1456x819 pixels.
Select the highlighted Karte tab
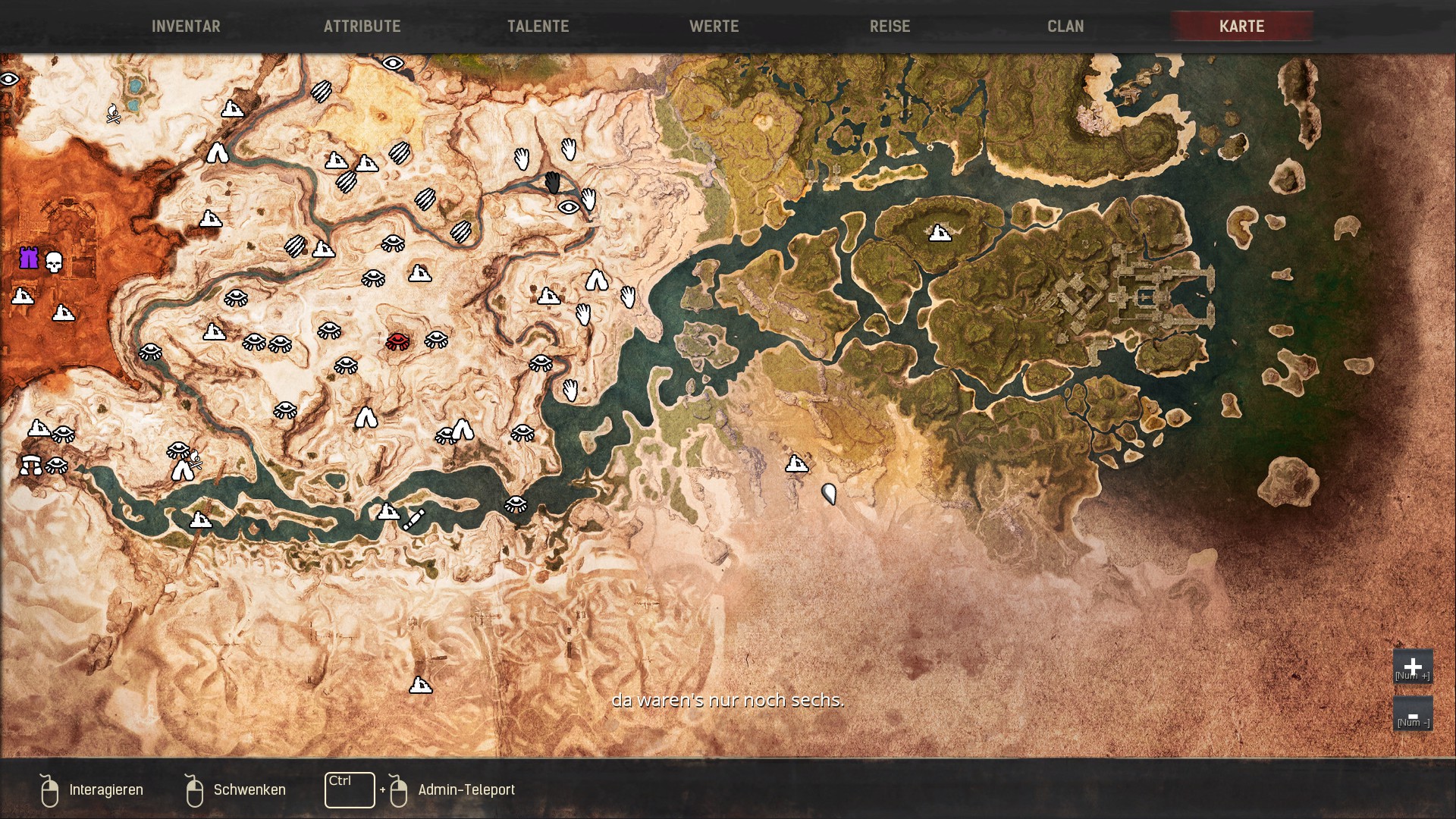[1241, 26]
